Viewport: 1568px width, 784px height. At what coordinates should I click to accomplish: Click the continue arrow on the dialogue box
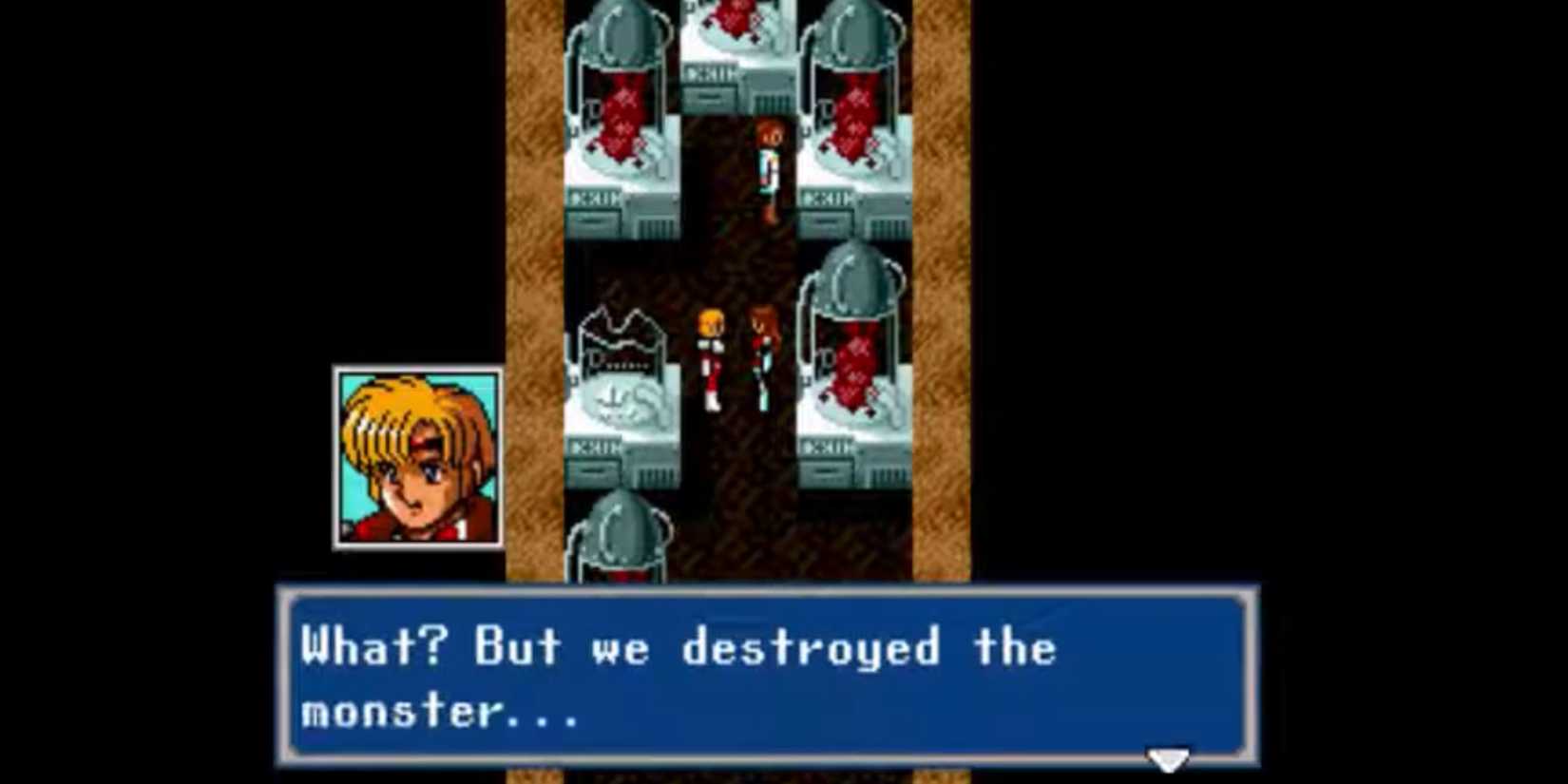tap(1167, 758)
